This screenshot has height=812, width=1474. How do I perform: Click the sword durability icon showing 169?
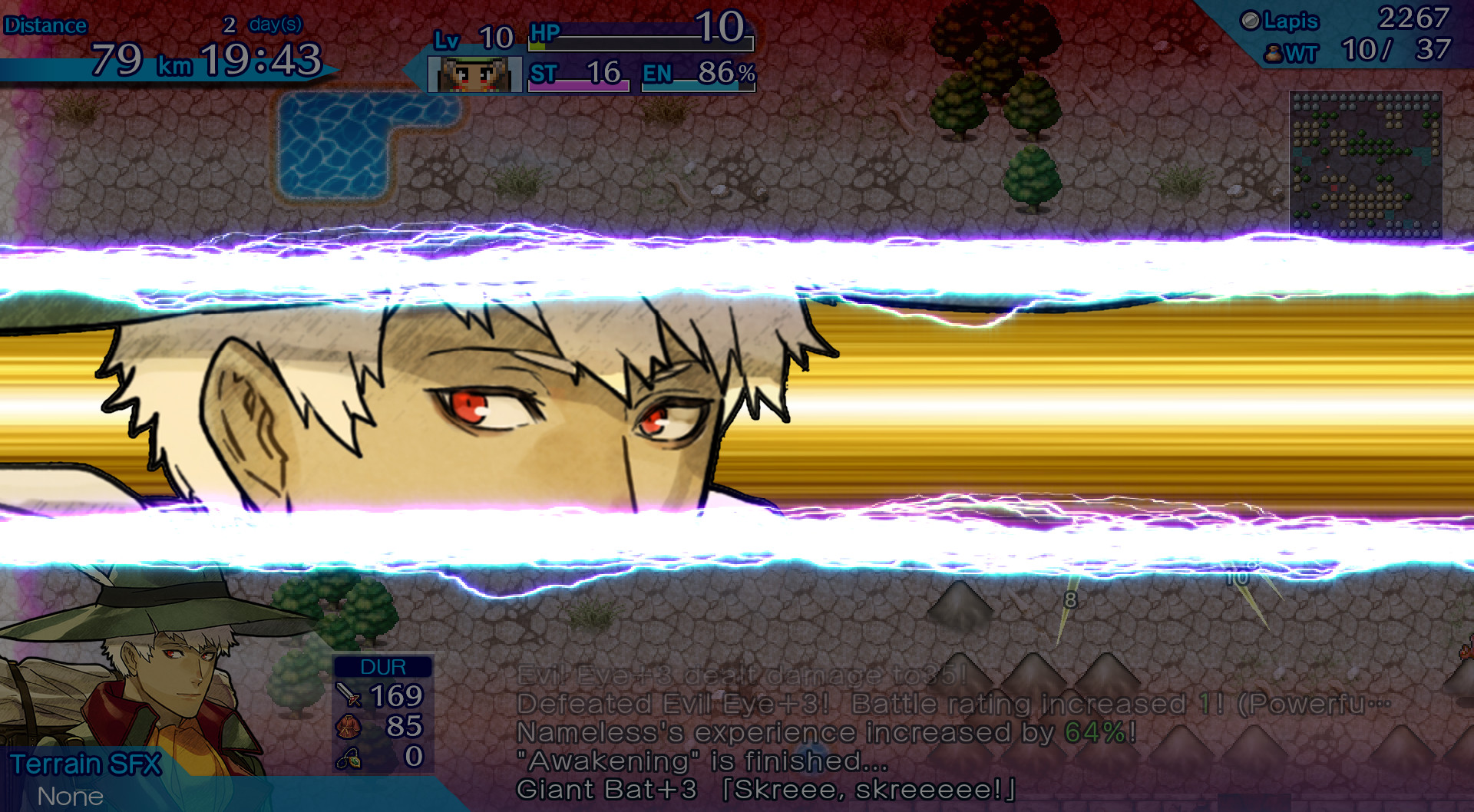(348, 695)
